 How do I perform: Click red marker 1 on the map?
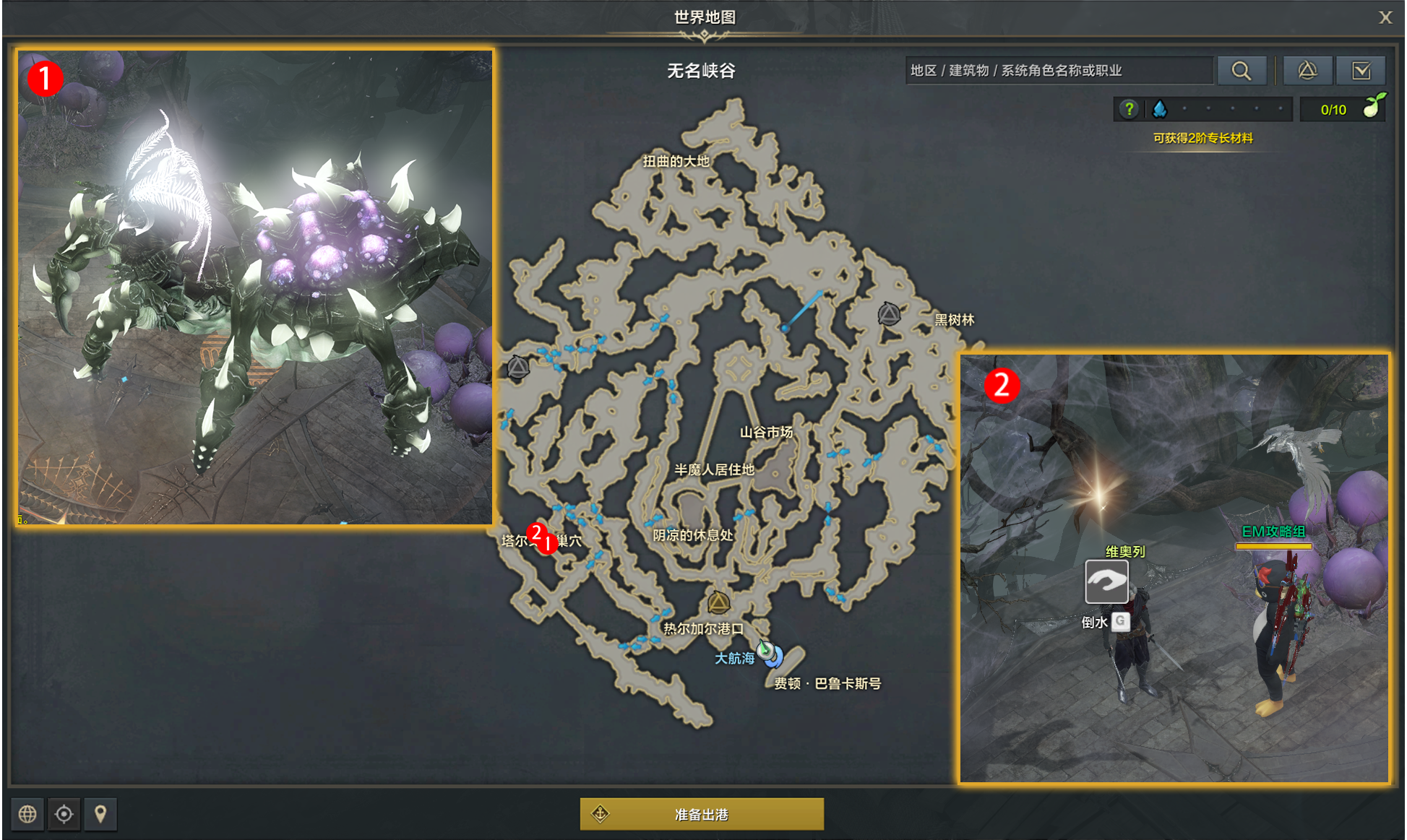pos(548,543)
